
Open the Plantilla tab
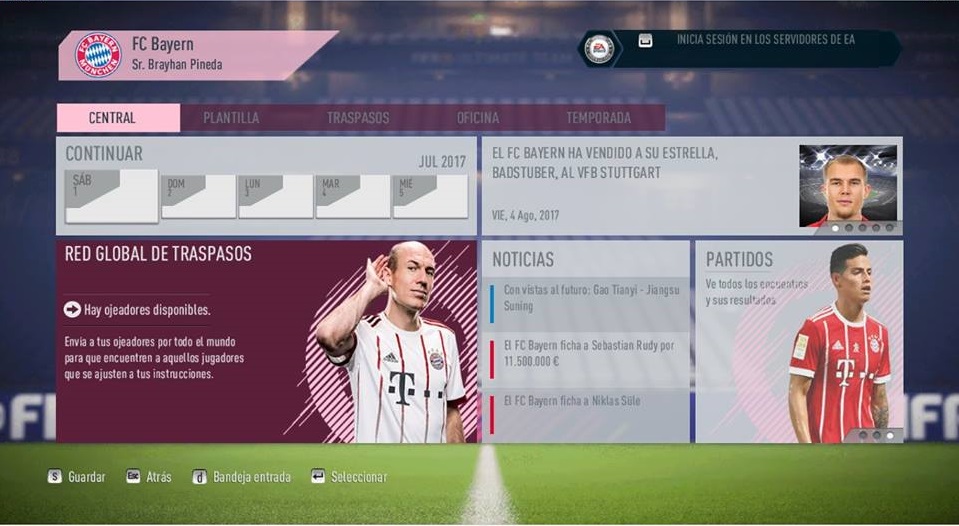[231, 118]
